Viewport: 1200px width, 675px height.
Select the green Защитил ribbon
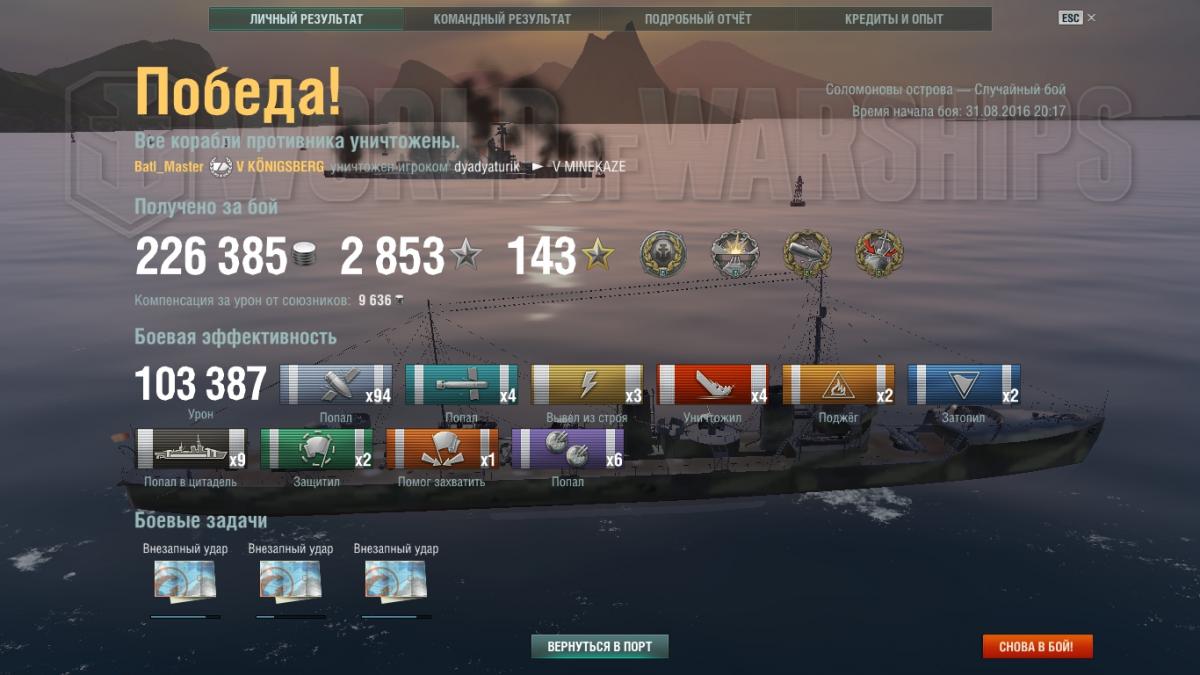click(x=316, y=449)
